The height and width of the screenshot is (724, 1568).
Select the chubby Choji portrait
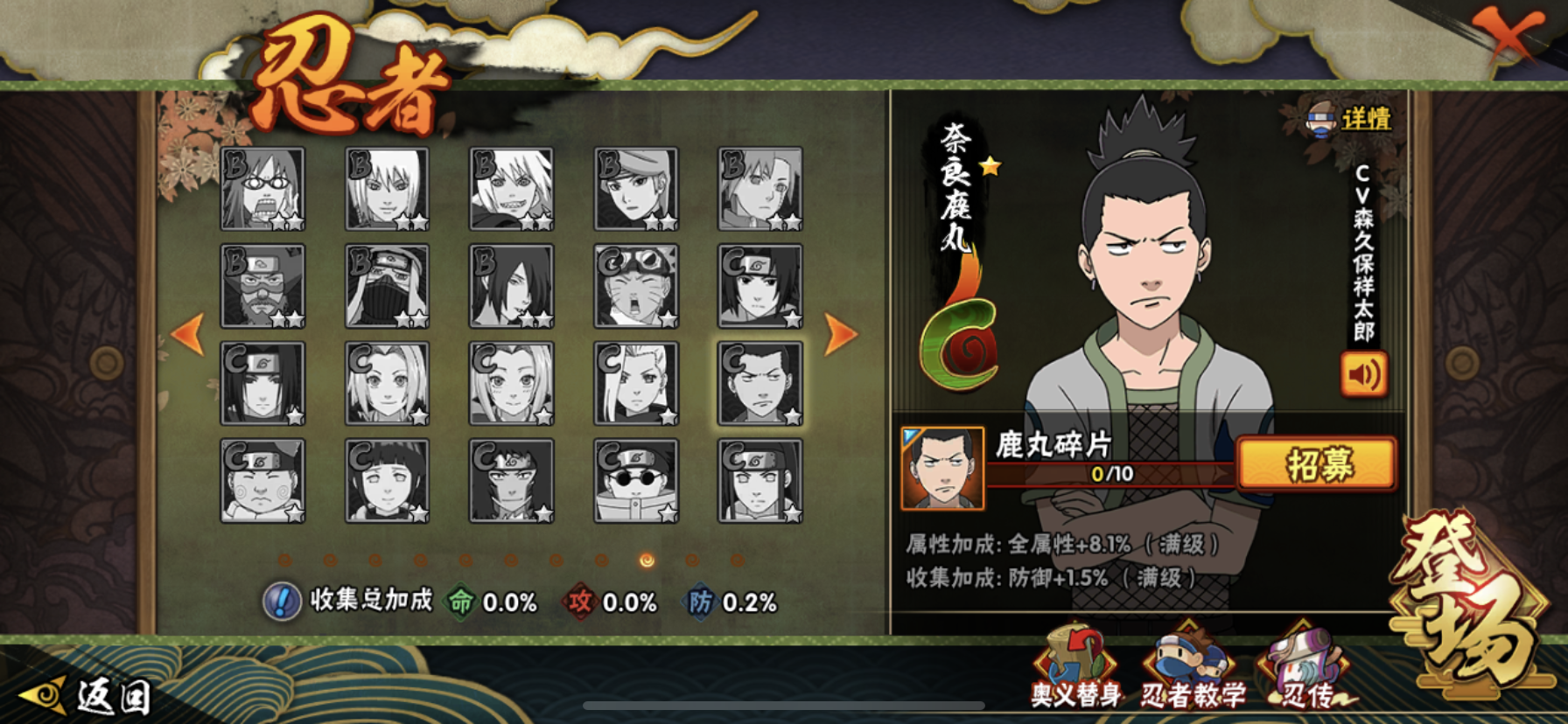(262, 481)
